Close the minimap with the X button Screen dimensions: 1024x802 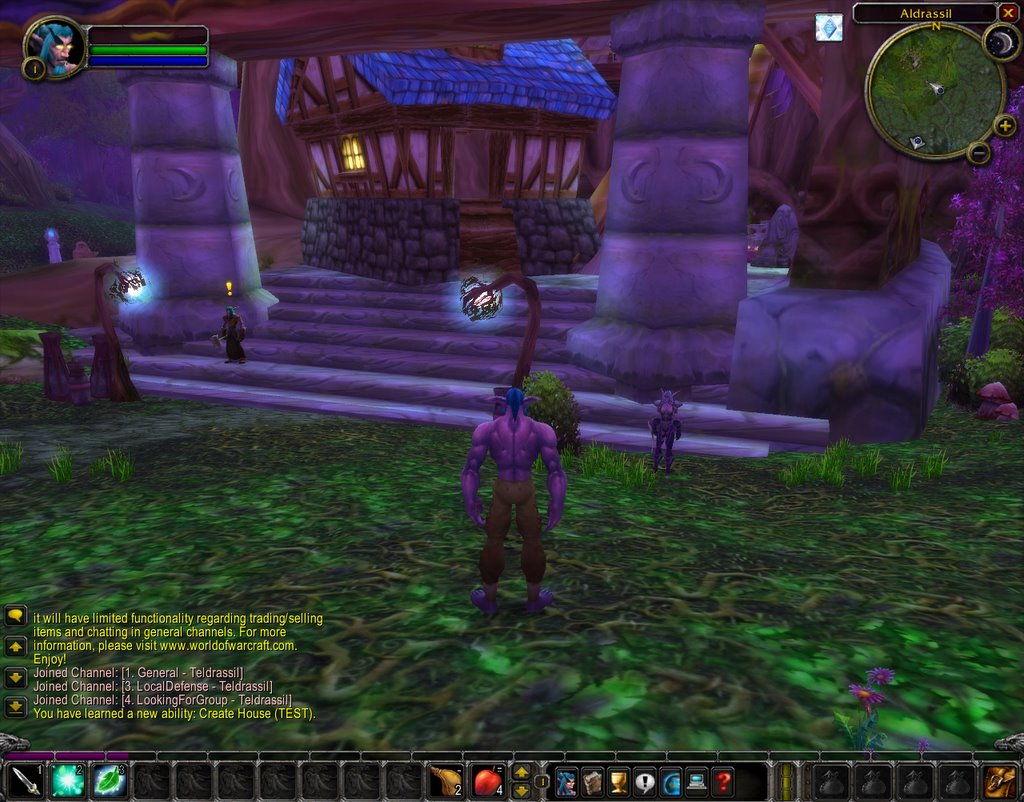pos(1007,13)
